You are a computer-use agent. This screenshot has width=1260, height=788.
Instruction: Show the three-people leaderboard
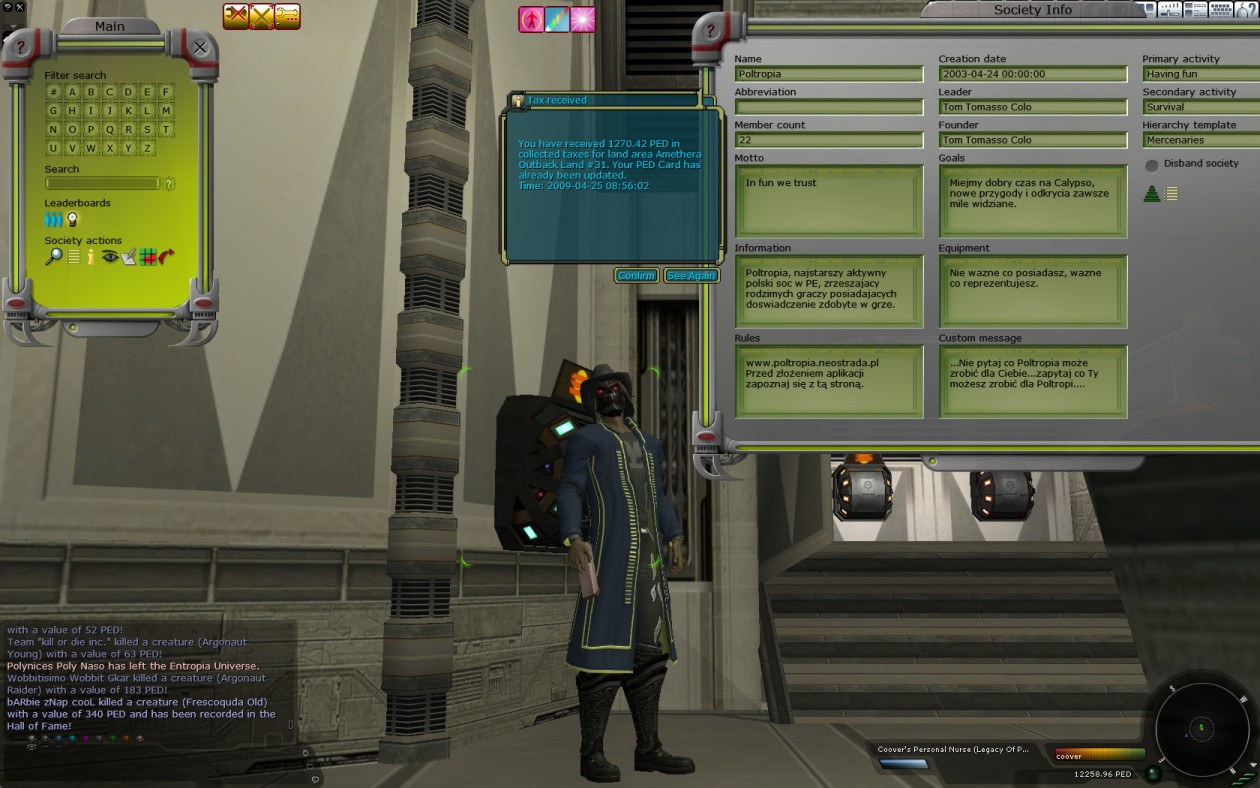[53, 219]
